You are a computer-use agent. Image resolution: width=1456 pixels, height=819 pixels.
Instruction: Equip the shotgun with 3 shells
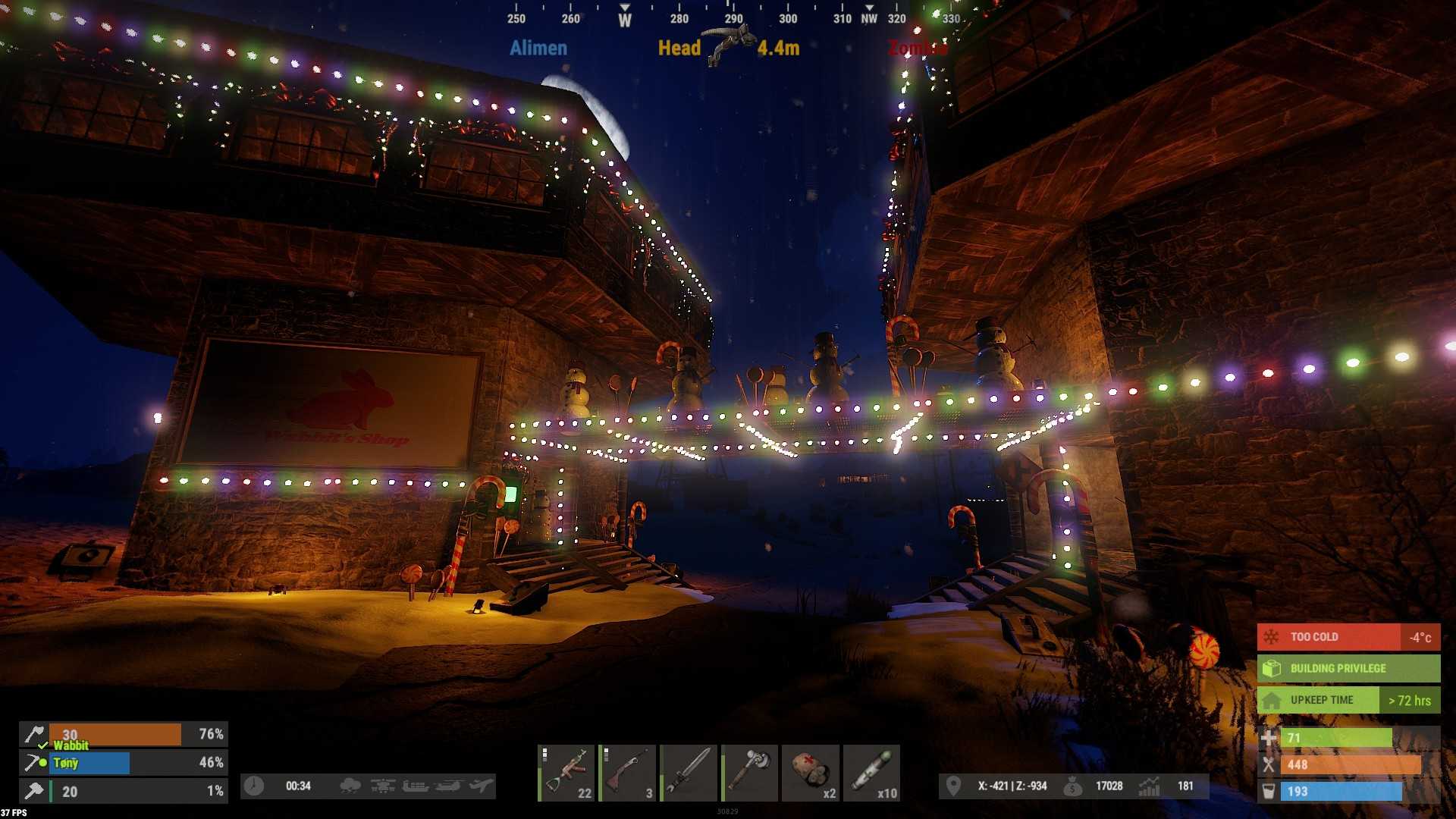(x=628, y=773)
